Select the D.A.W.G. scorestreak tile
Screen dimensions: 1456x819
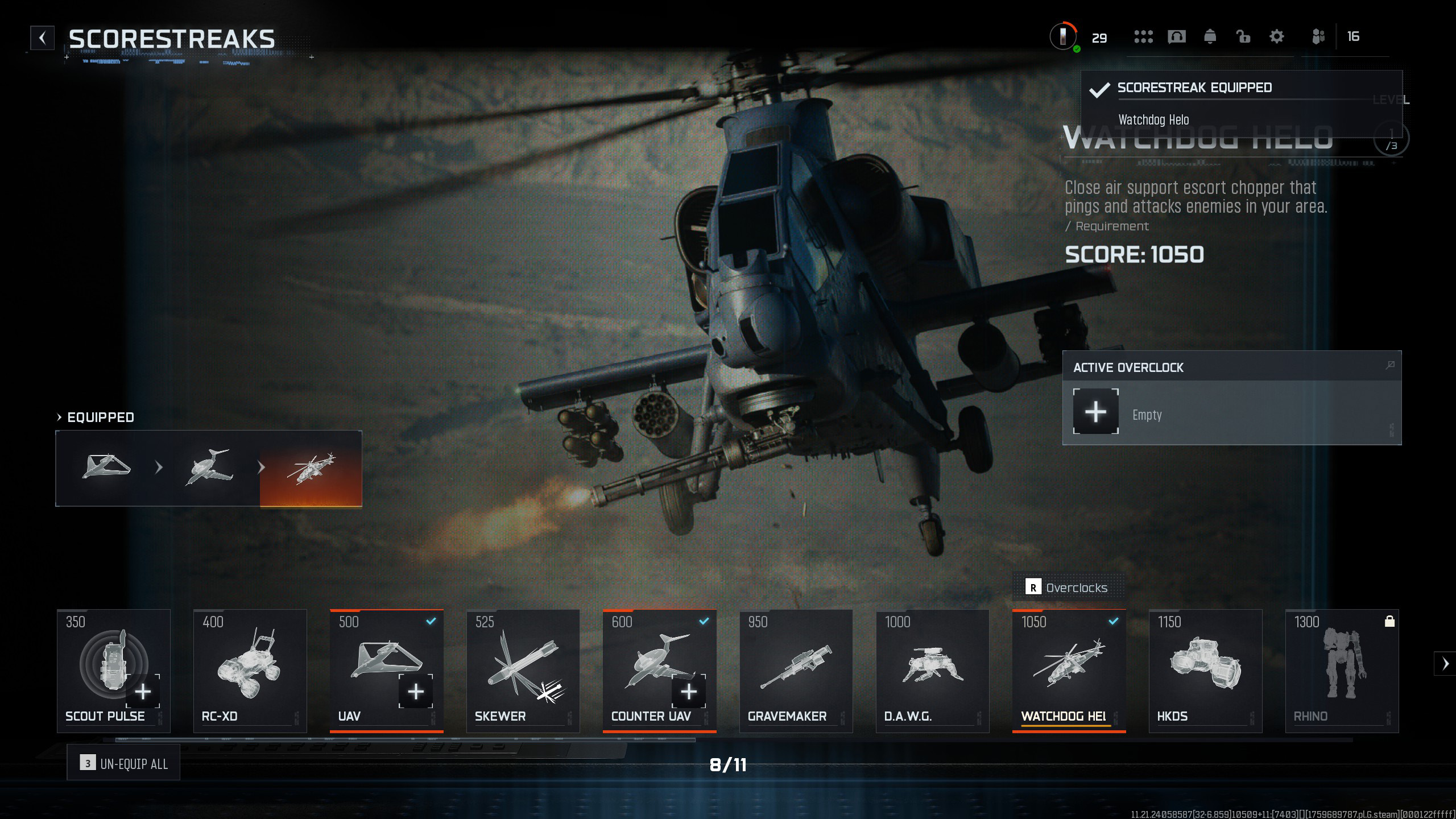point(932,670)
